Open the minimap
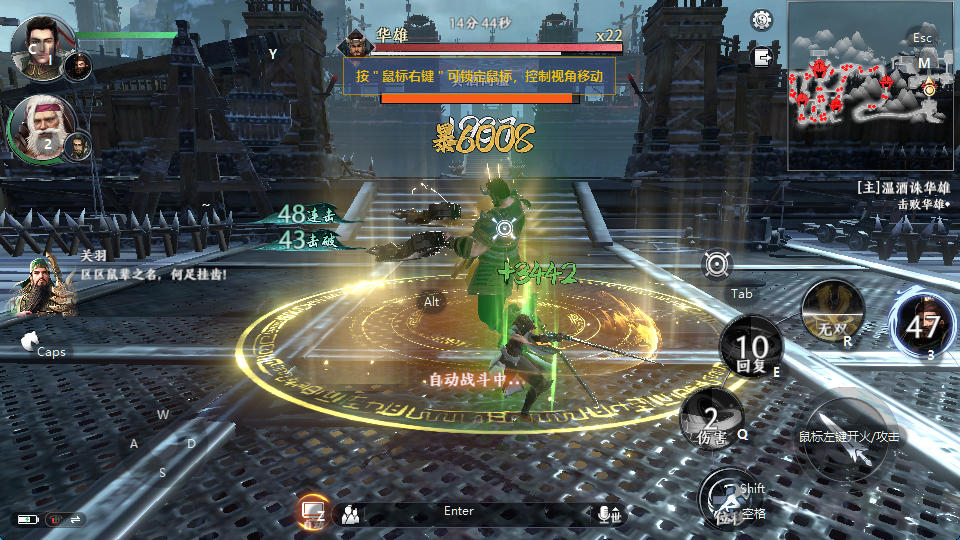The width and height of the screenshot is (960, 540). pos(870,85)
